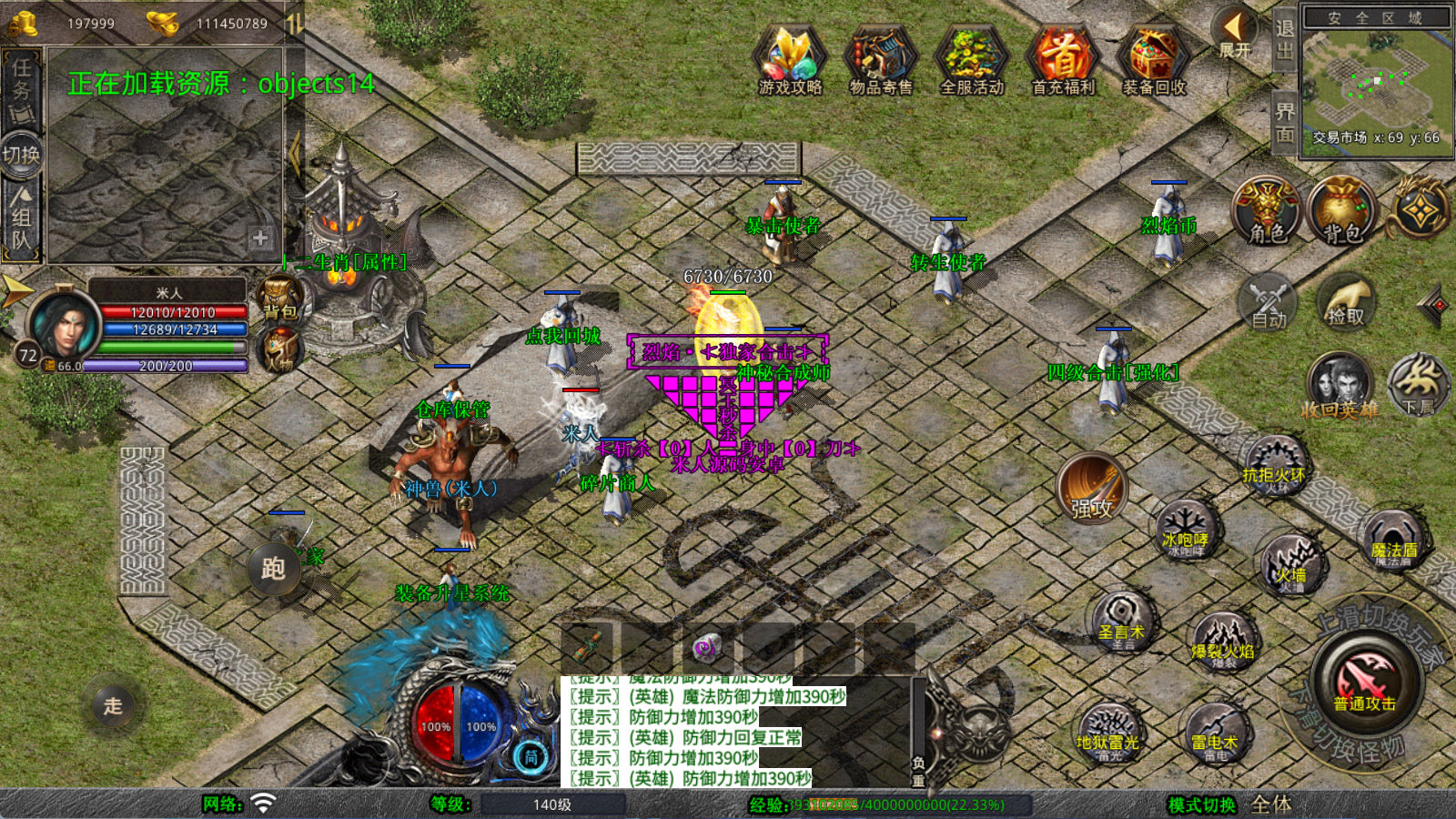This screenshot has height=819, width=1456.
Task: Click the 模式切换 attack mode switch
Action: [1202, 804]
